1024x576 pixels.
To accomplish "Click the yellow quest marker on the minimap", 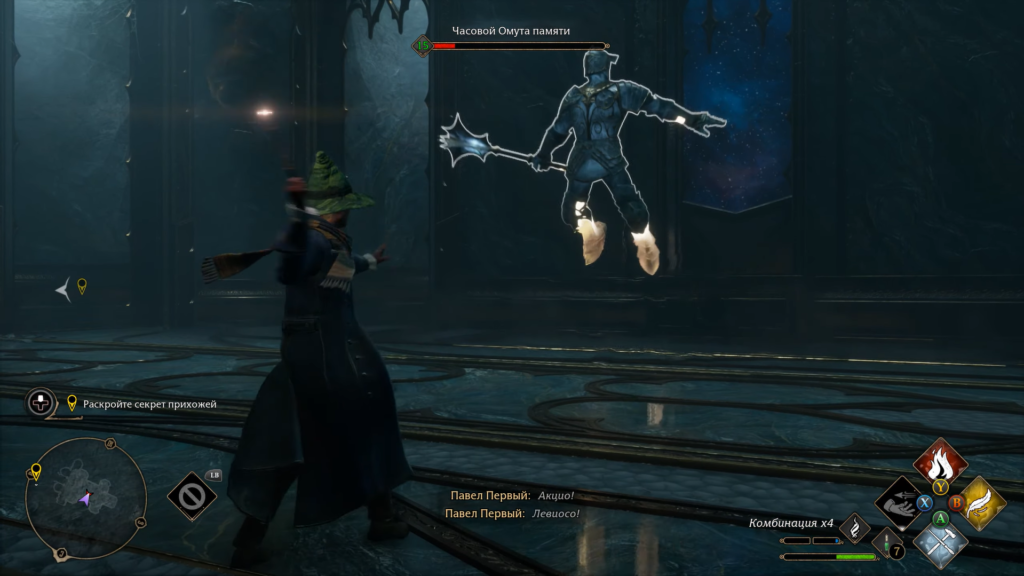I will pyautogui.click(x=36, y=471).
